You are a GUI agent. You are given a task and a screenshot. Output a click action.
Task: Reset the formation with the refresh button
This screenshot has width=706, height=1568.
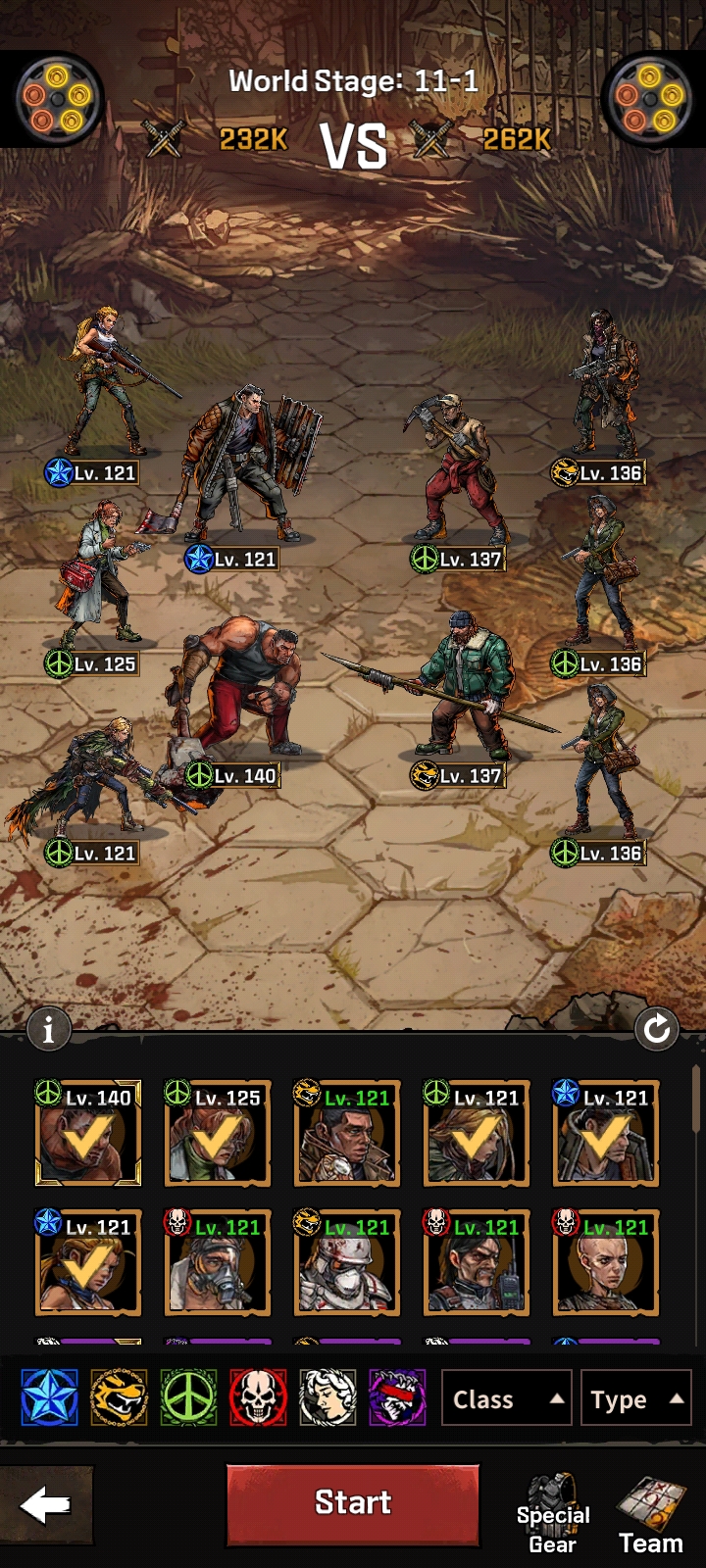click(656, 1029)
